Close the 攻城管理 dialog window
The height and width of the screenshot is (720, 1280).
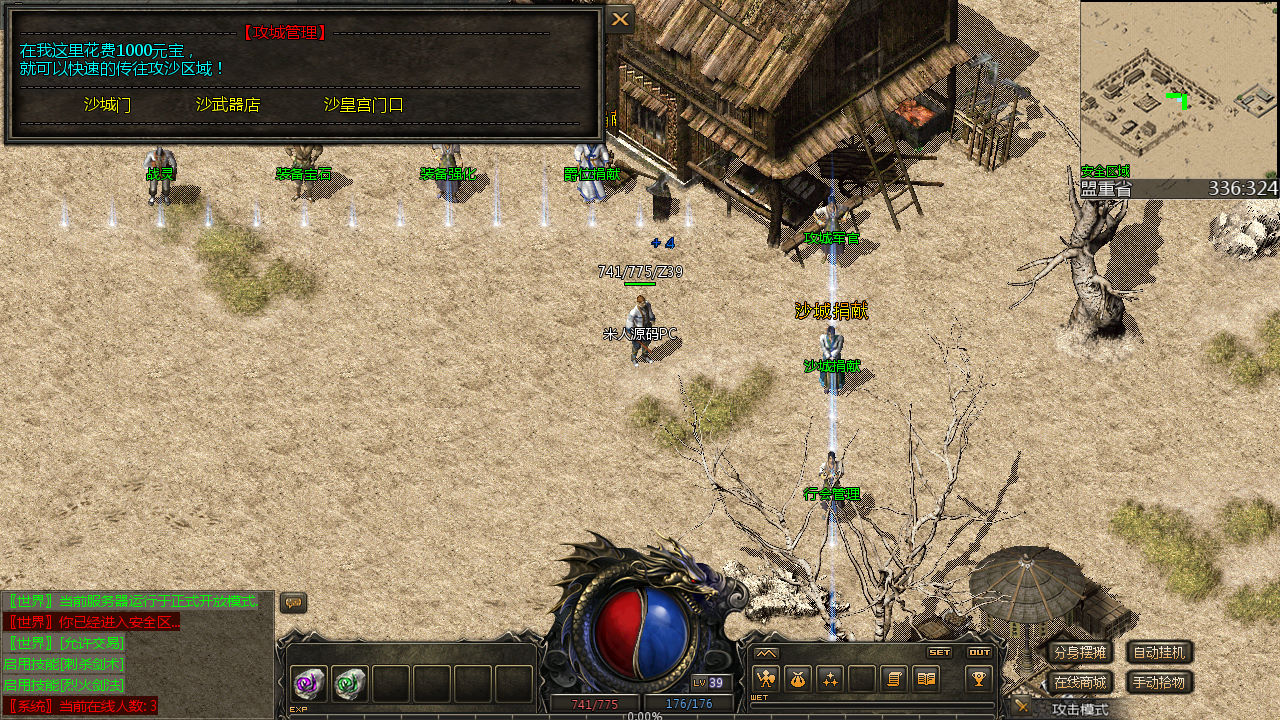coord(620,19)
